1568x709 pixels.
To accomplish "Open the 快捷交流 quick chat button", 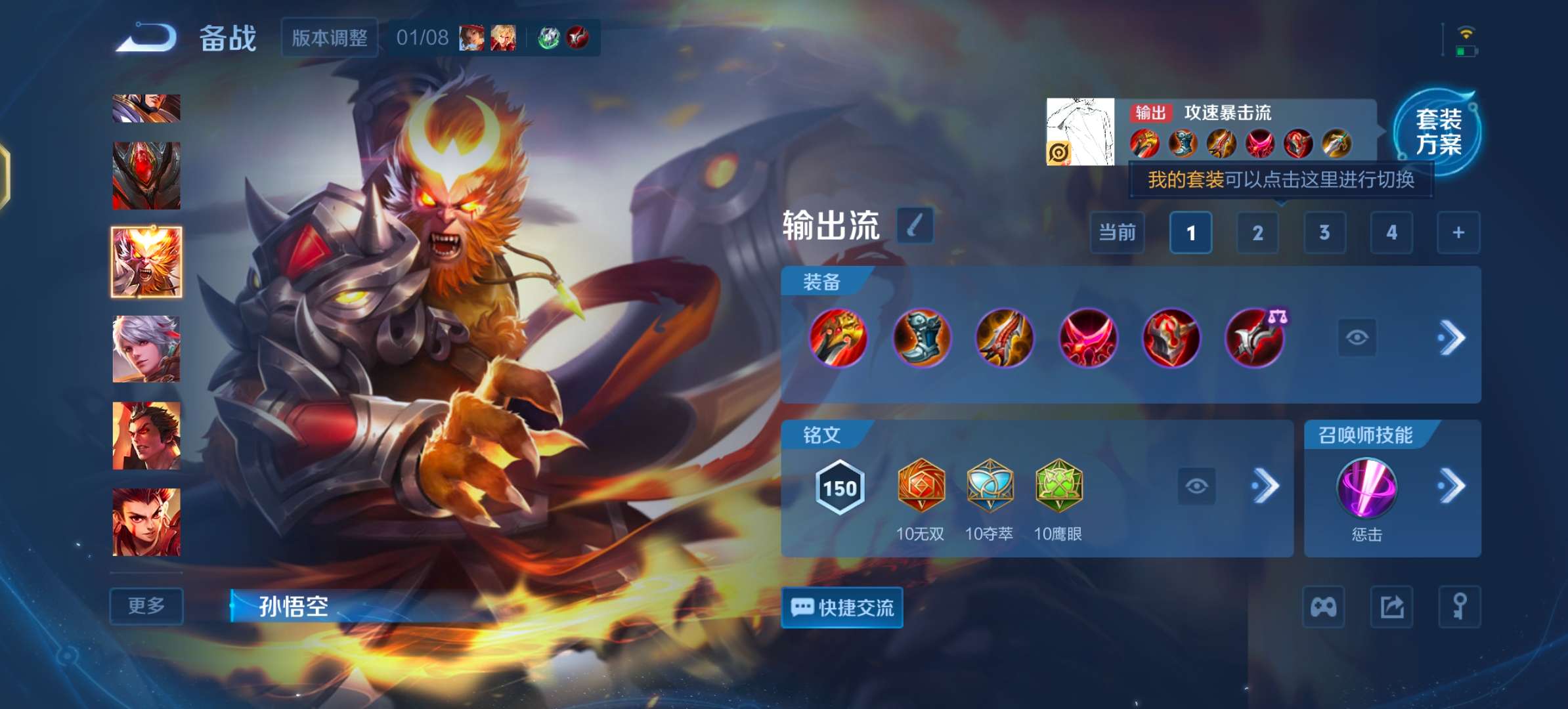I will pyautogui.click(x=842, y=608).
